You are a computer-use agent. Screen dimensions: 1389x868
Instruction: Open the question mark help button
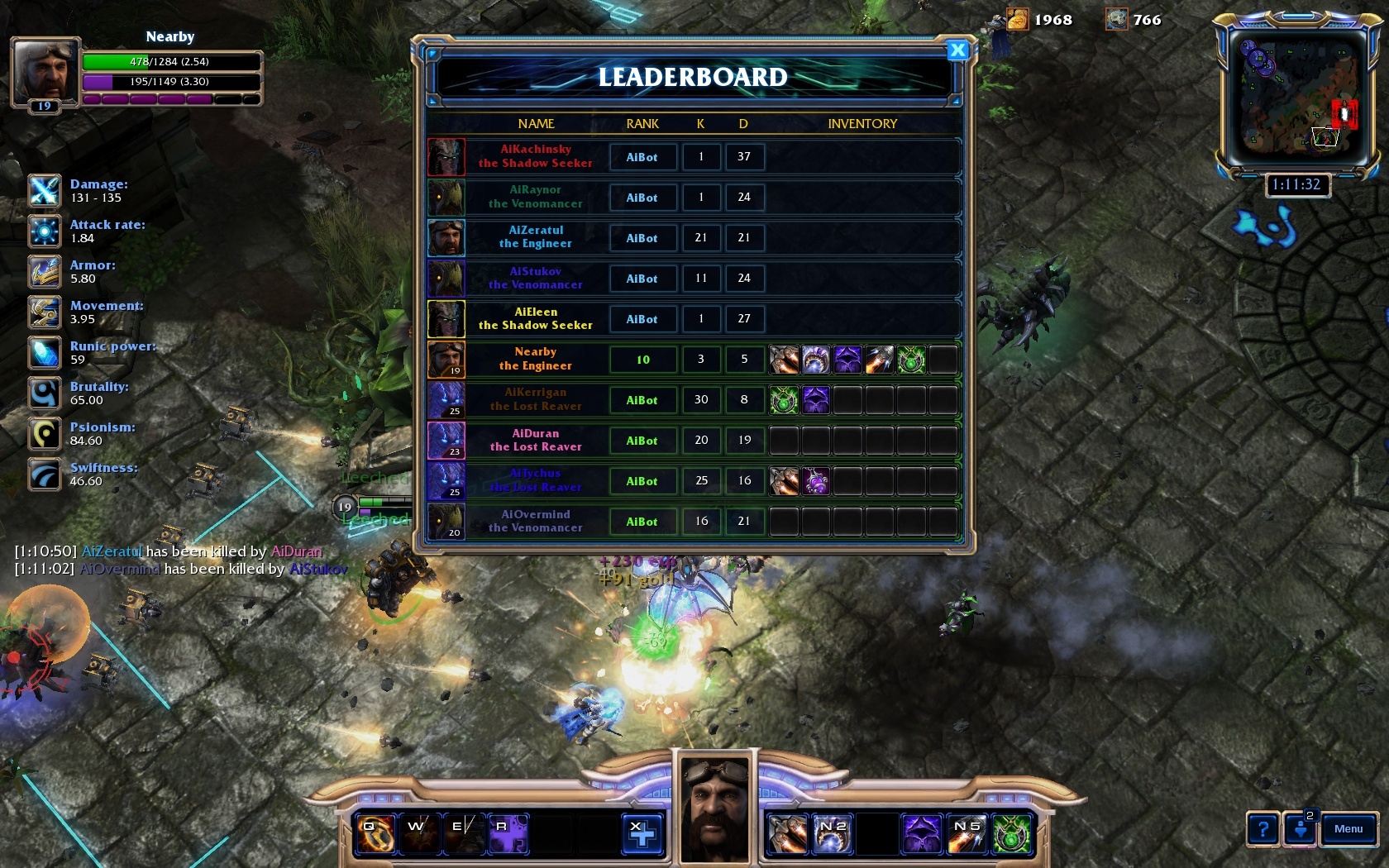pos(1263,829)
